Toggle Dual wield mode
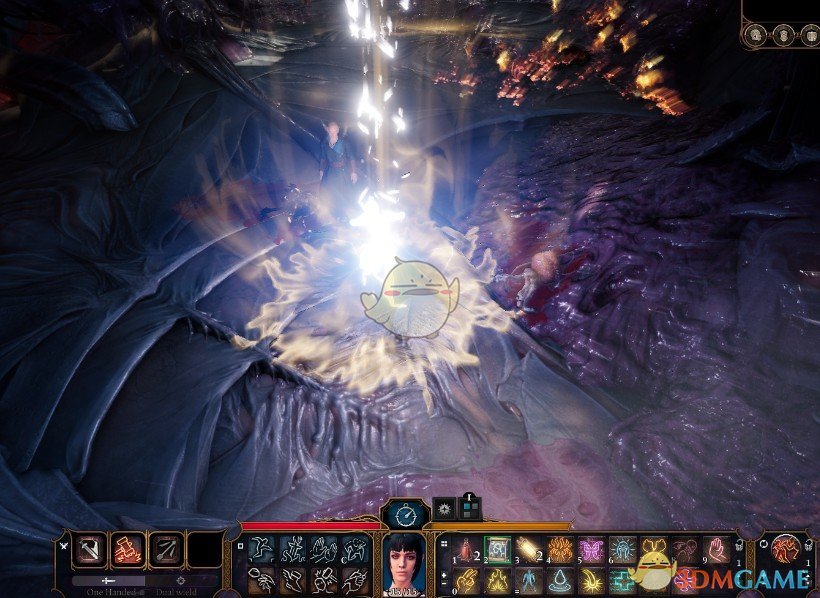The width and height of the screenshot is (820, 598). (181, 580)
